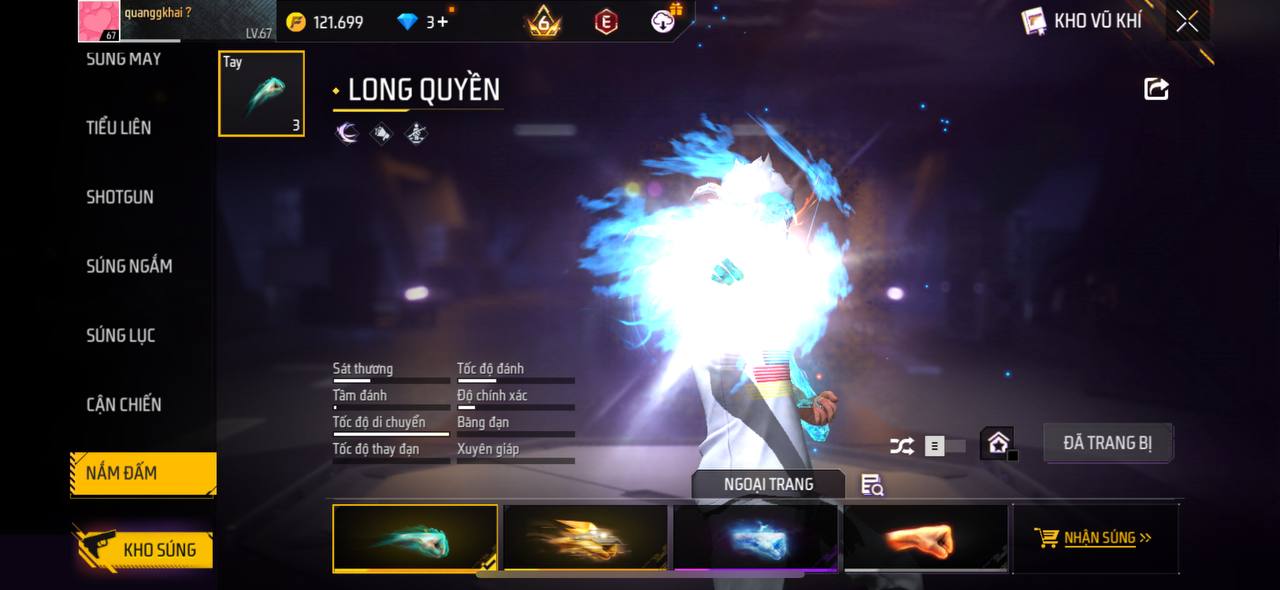Click the Đã Trang Bị button
The width and height of the screenshot is (1280, 590).
tap(1107, 443)
